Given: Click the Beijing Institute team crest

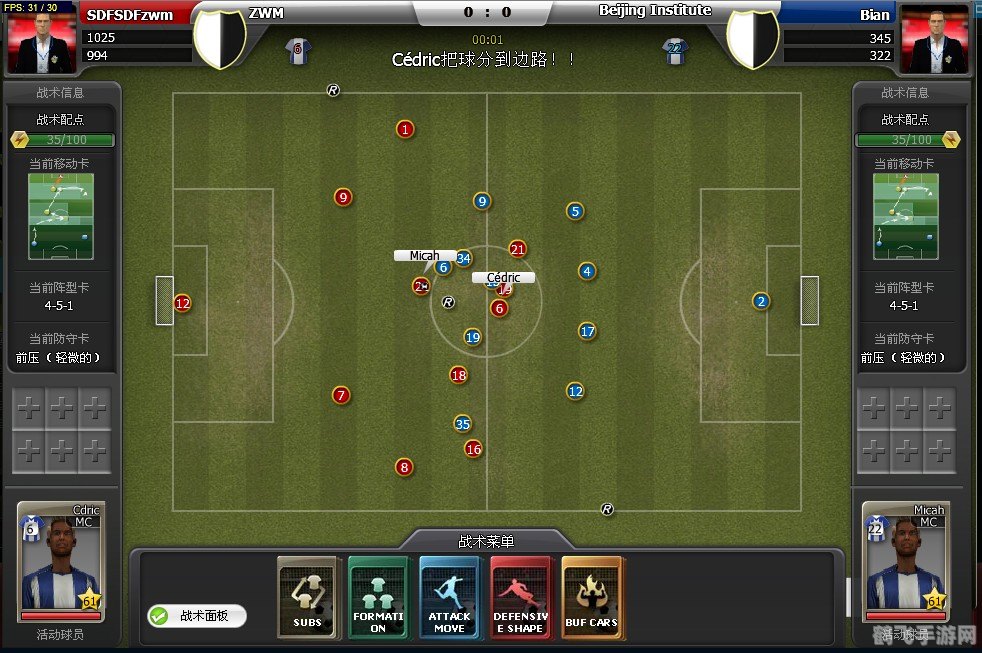Looking at the screenshot, I should coord(753,38).
